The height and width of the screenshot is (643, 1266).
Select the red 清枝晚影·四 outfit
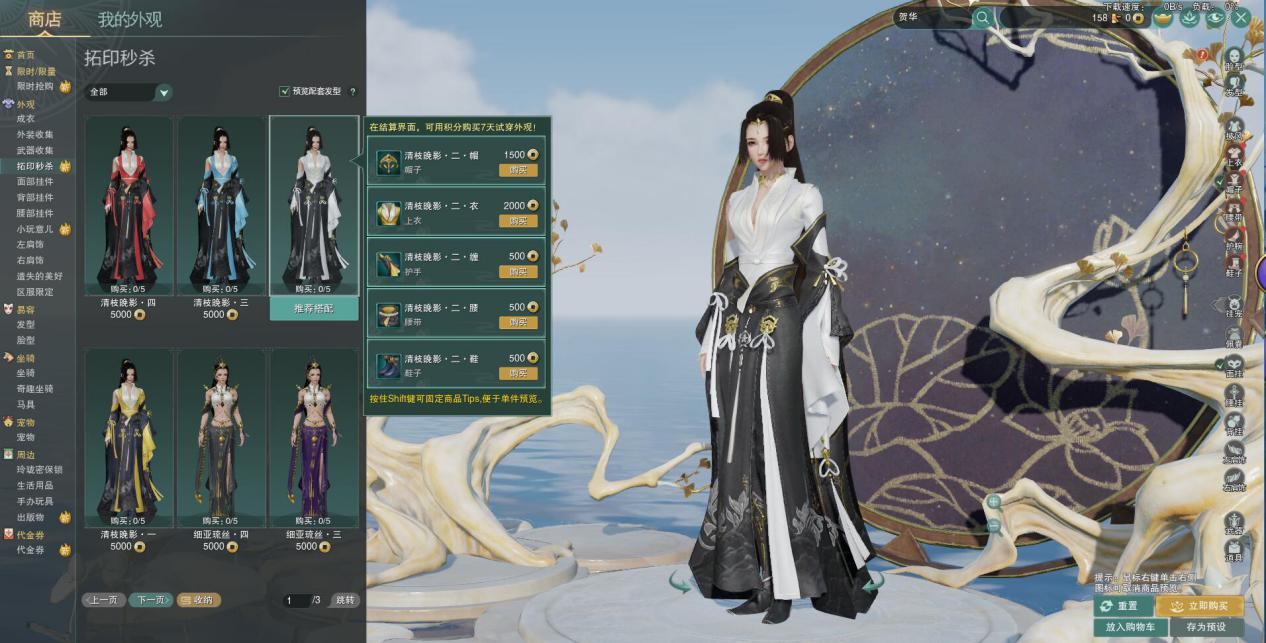[x=128, y=205]
